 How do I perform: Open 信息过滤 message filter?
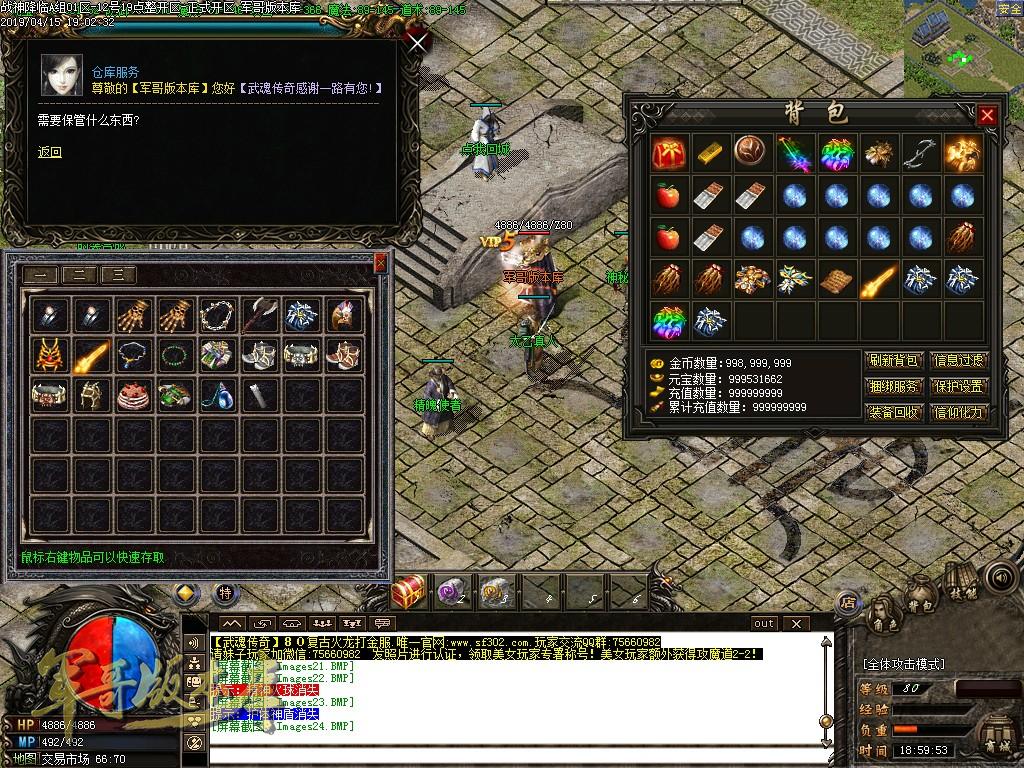point(959,361)
